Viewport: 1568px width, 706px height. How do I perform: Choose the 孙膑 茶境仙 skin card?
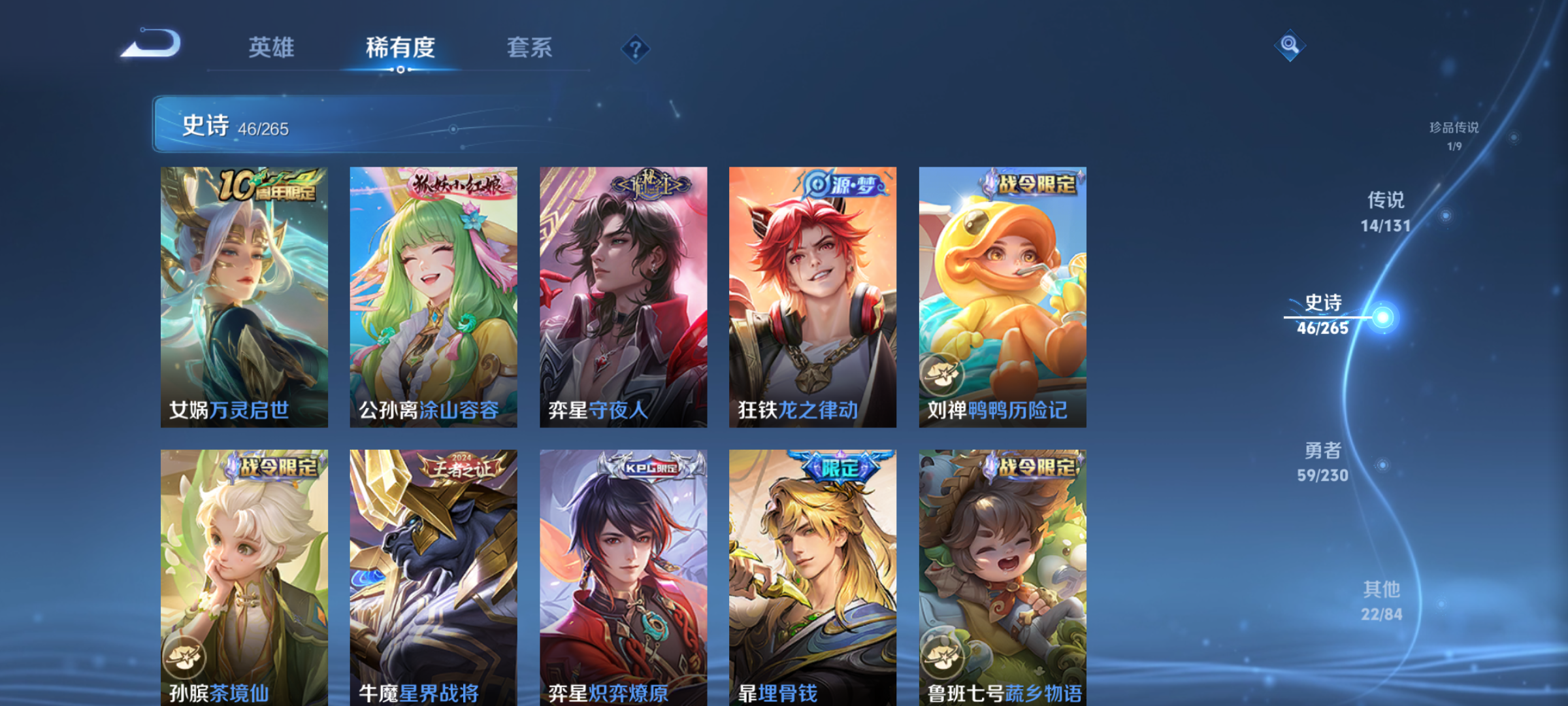(244, 577)
